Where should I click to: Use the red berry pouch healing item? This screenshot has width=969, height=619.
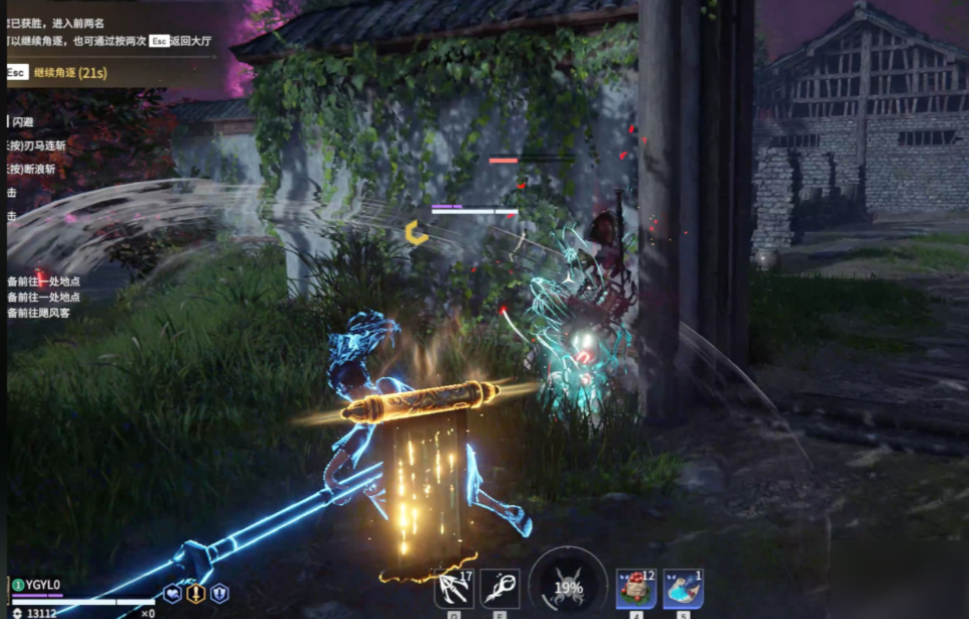[636, 588]
